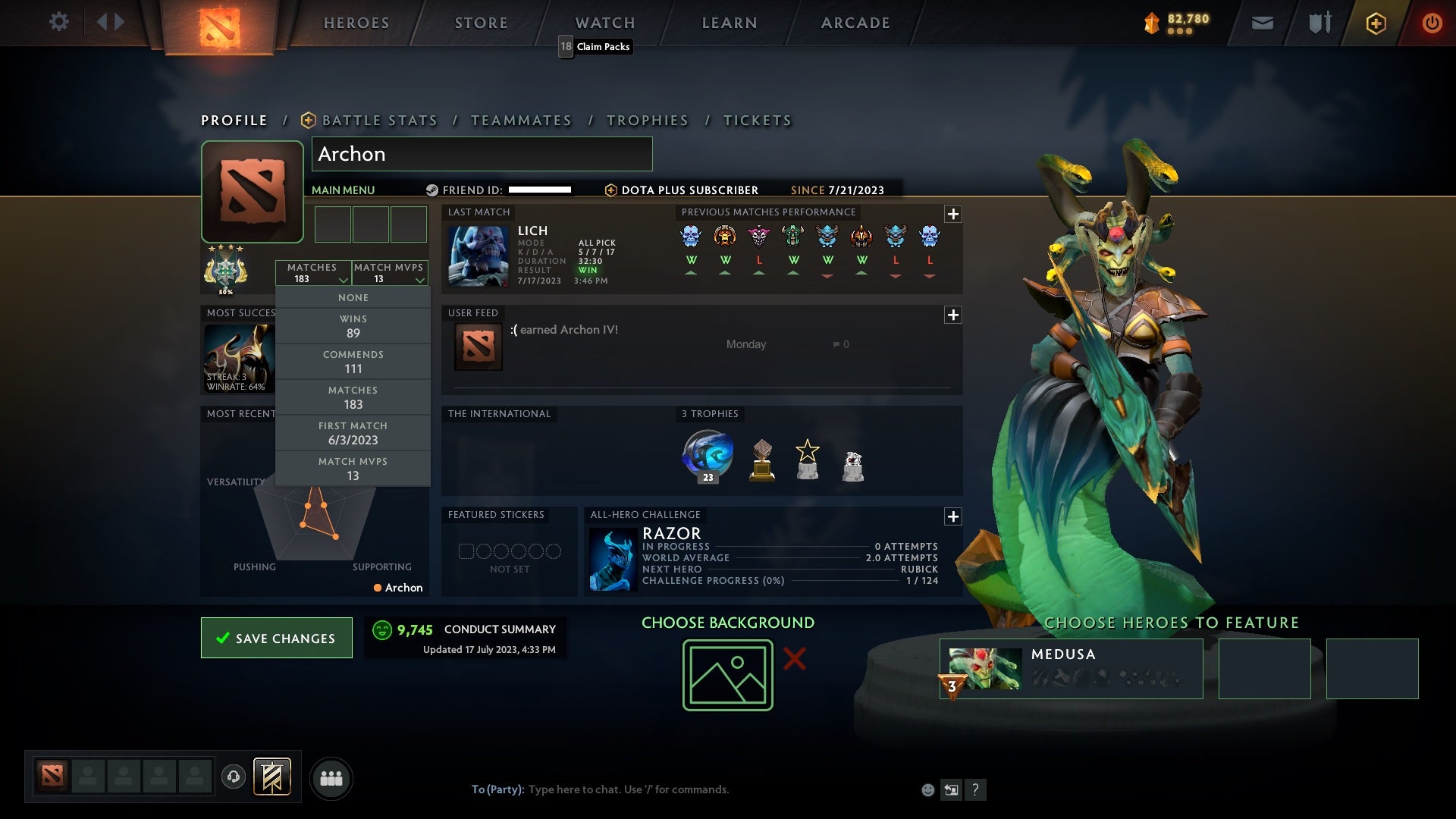The height and width of the screenshot is (819, 1456).
Task: Click the power disconnect icon
Action: tap(1432, 22)
